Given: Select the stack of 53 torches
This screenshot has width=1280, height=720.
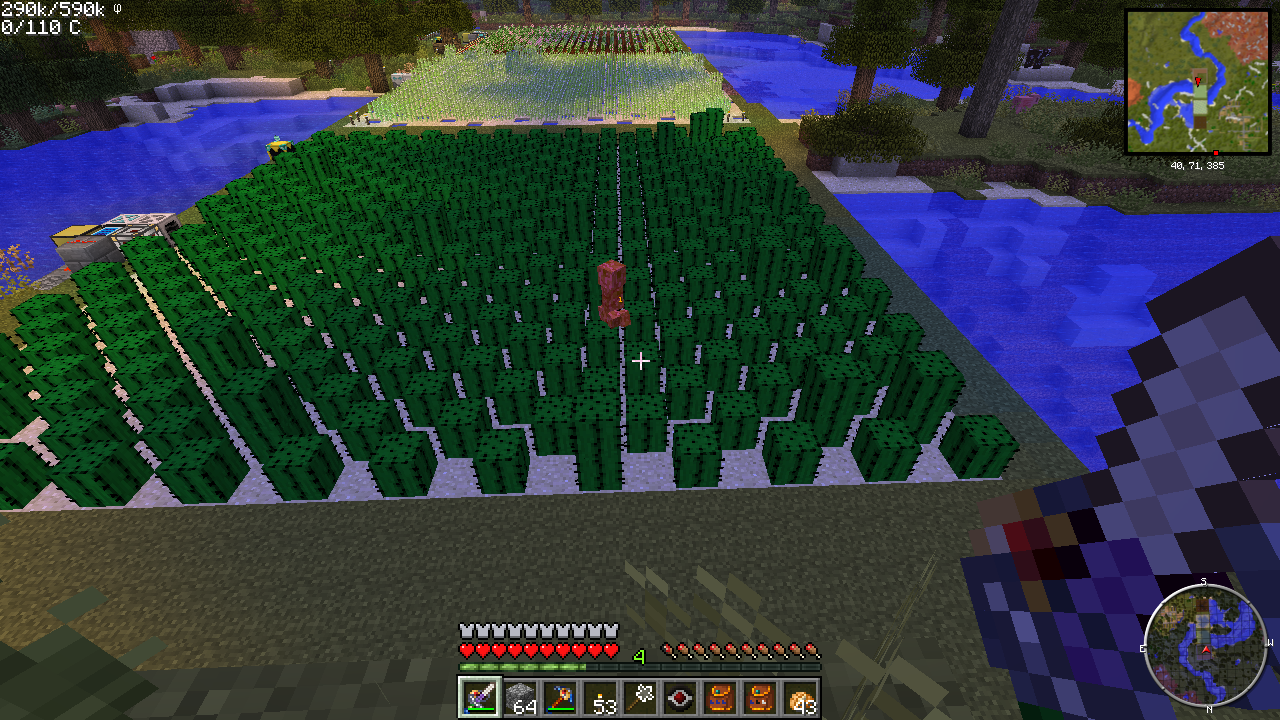Looking at the screenshot, I should coord(600,697).
